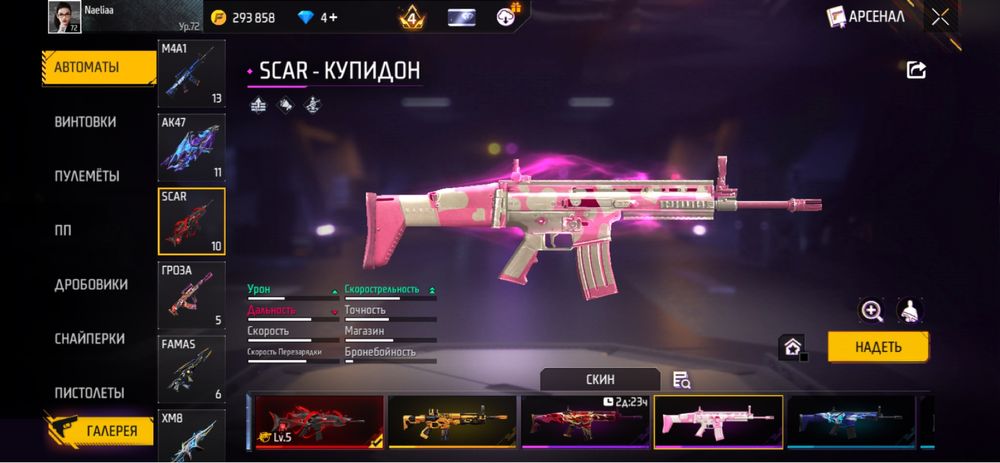Viewport: 1000px width, 463px height.
Task: Show the Дробовики category
Action: tap(91, 284)
